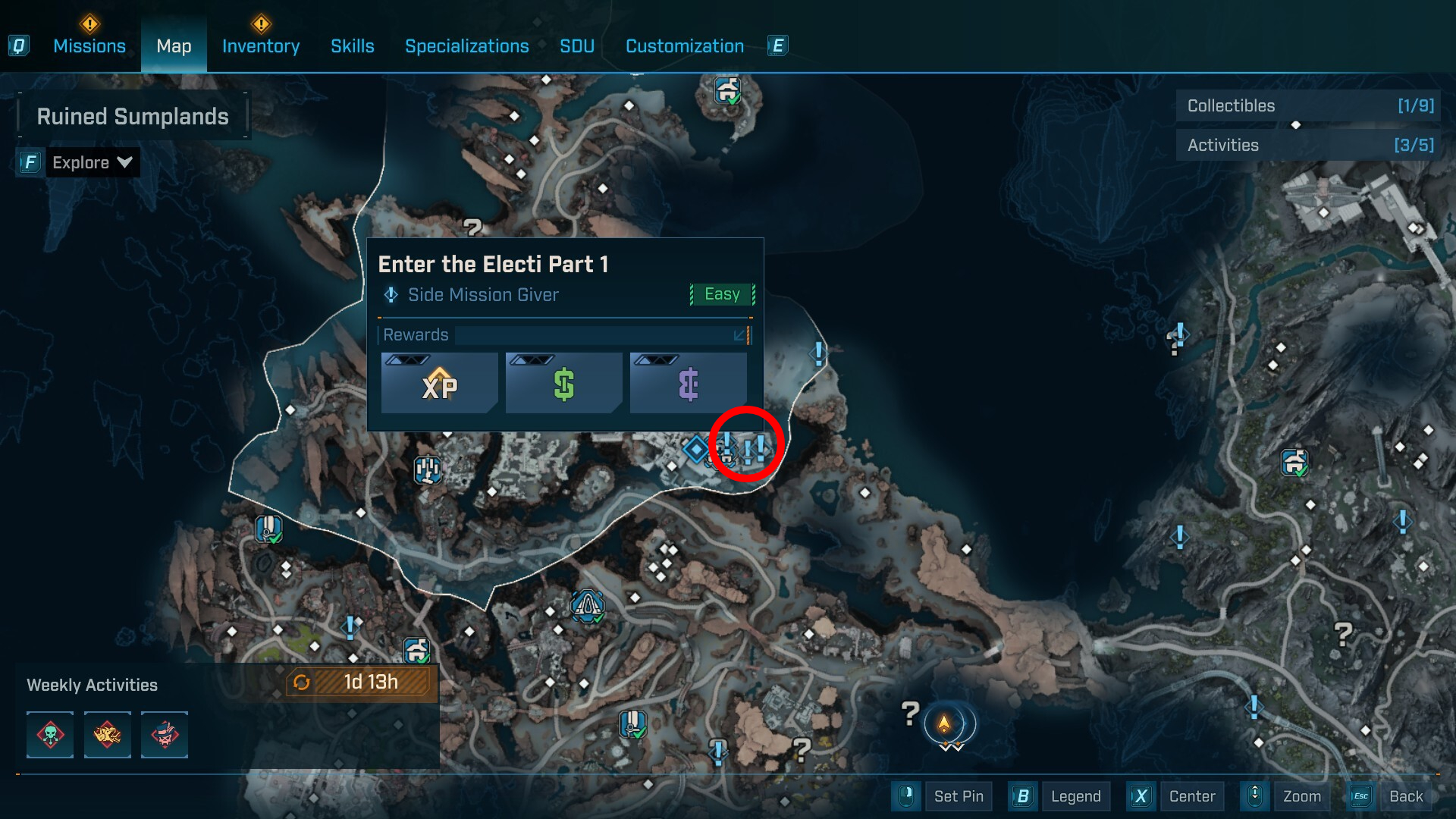Choose the middle orange weekly activity icon
The height and width of the screenshot is (819, 1456).
pos(108,735)
